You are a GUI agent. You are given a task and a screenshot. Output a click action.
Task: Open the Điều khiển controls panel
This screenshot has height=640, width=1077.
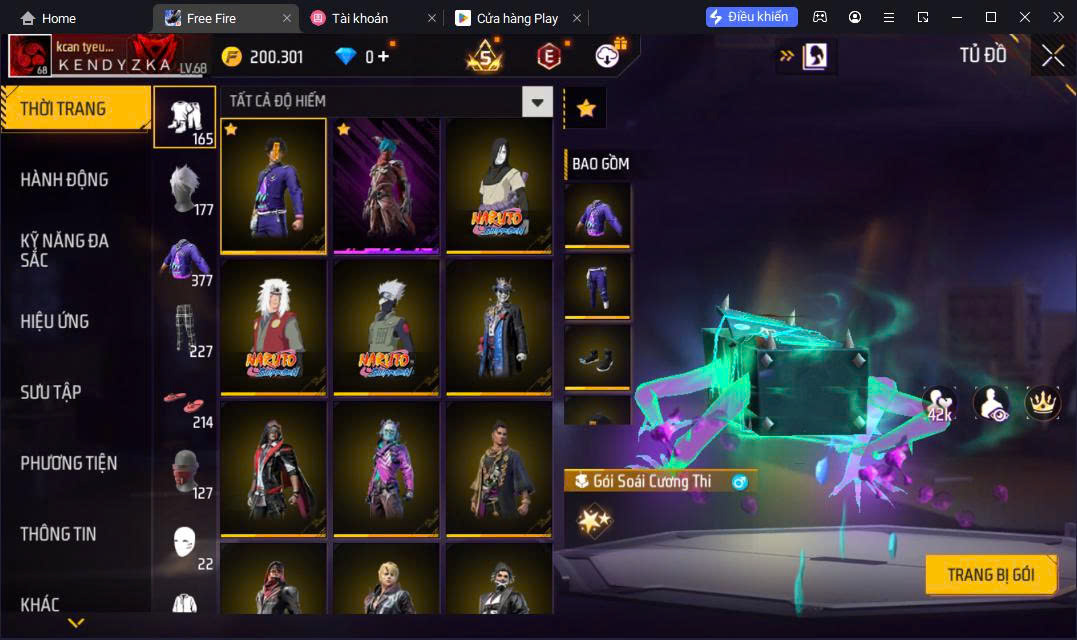pos(751,17)
